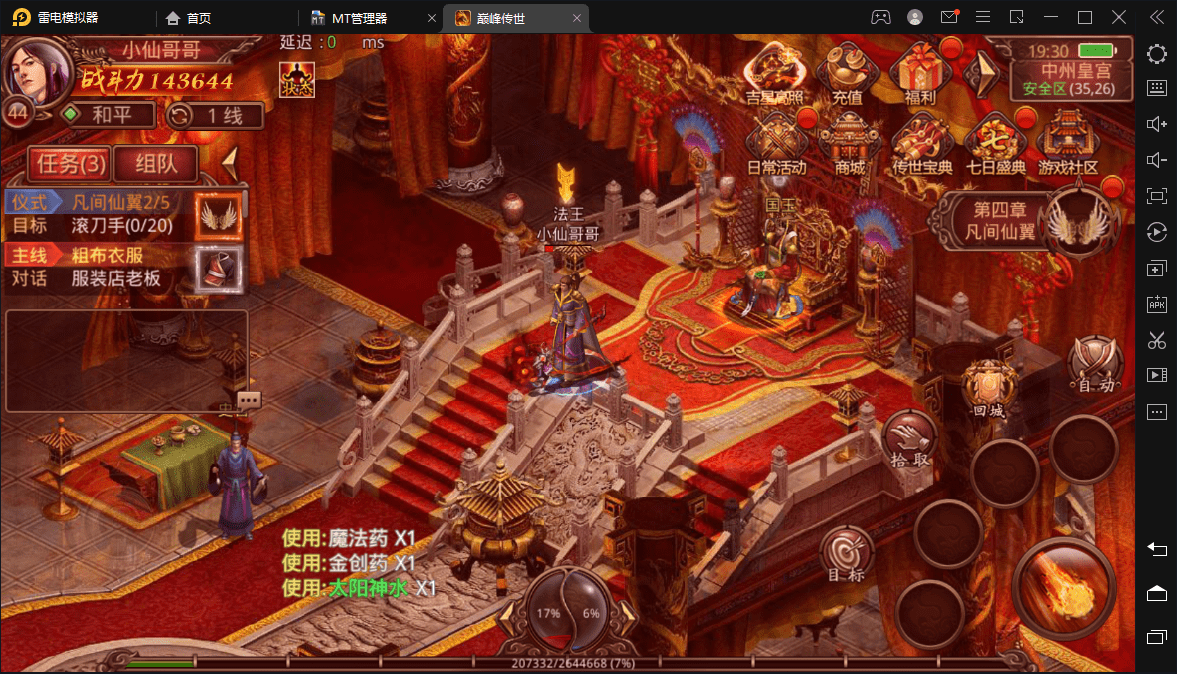The height and width of the screenshot is (674, 1177).
Task: Tap the 目标 target button
Action: click(847, 556)
